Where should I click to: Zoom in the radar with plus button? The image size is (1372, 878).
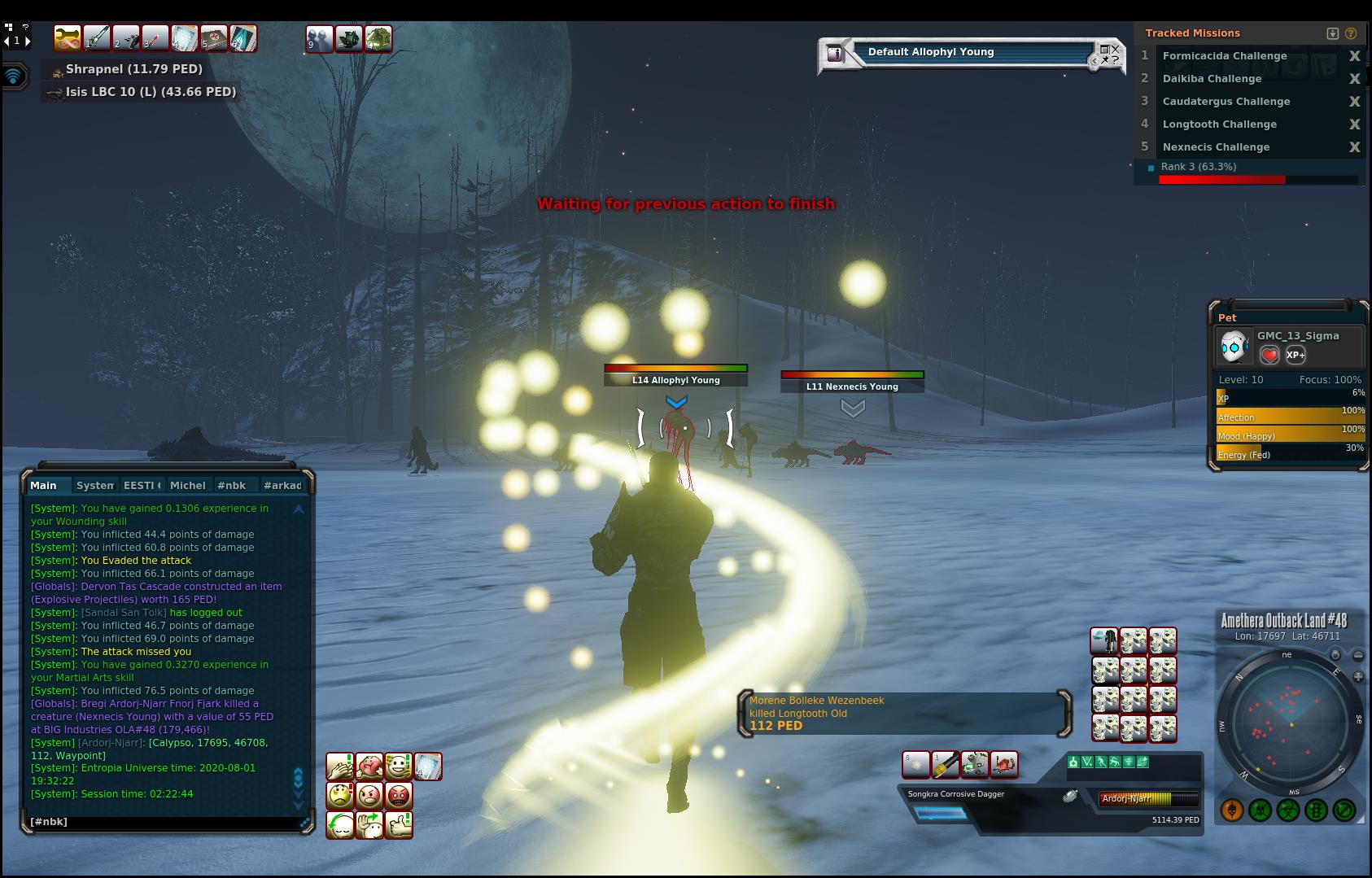1358,677
